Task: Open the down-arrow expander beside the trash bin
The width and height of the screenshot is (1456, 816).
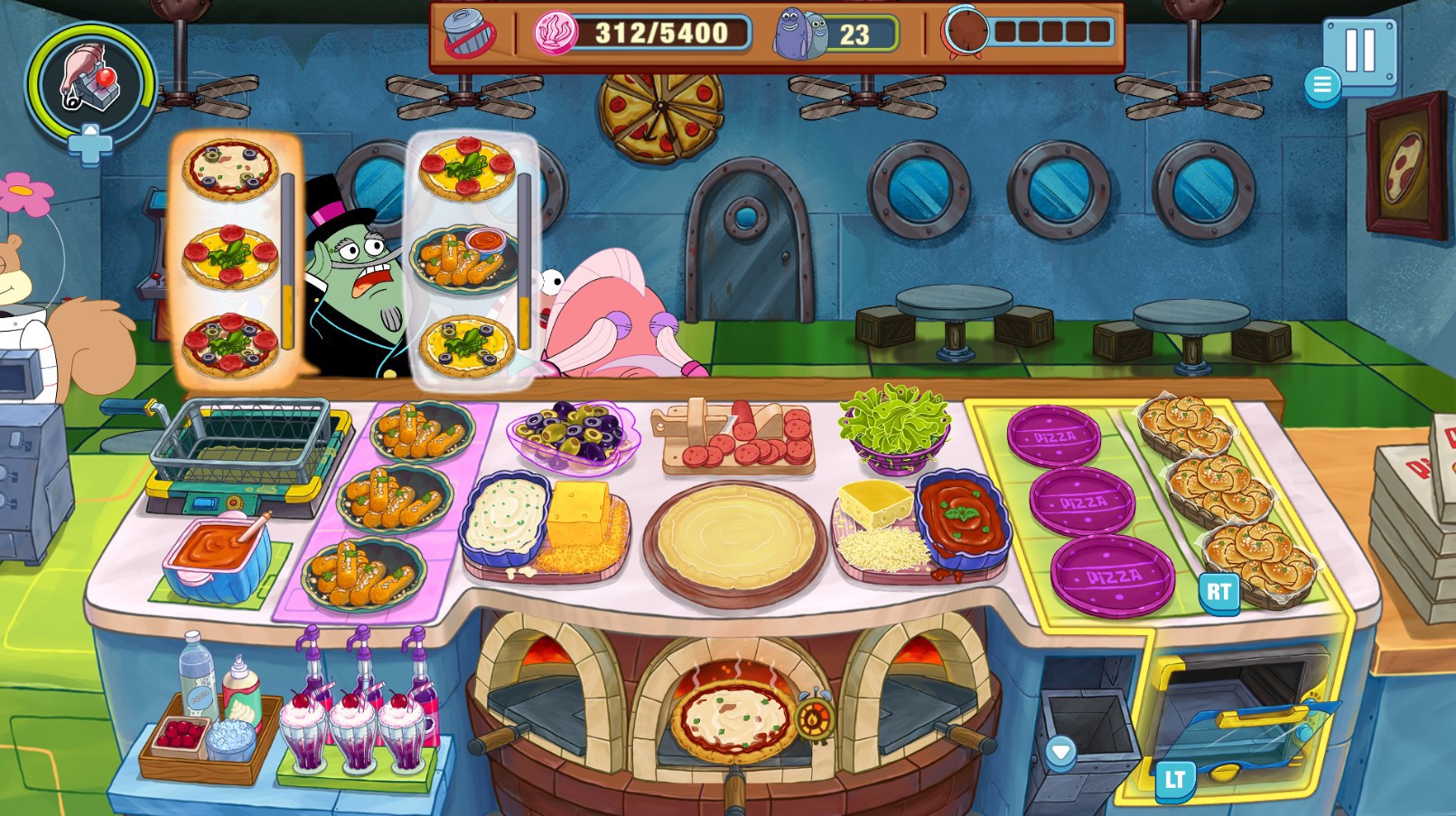Action: pos(1059,748)
